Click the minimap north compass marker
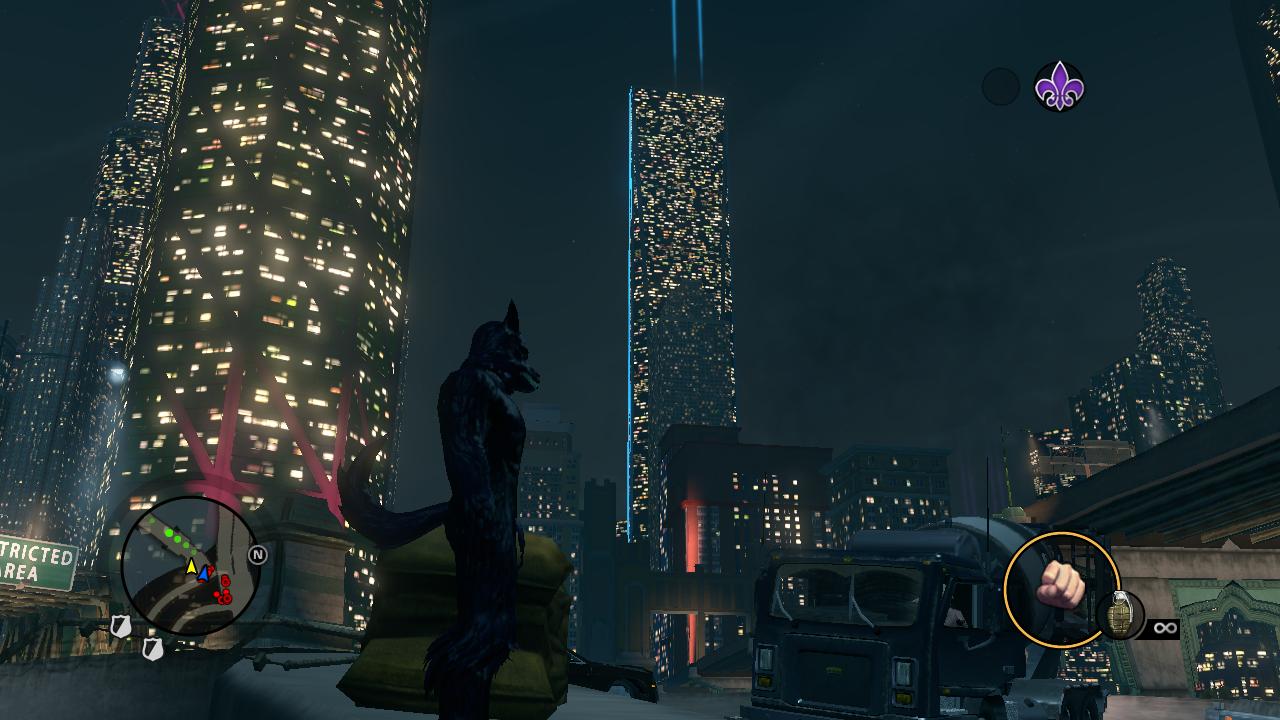Image resolution: width=1280 pixels, height=720 pixels. pos(257,554)
